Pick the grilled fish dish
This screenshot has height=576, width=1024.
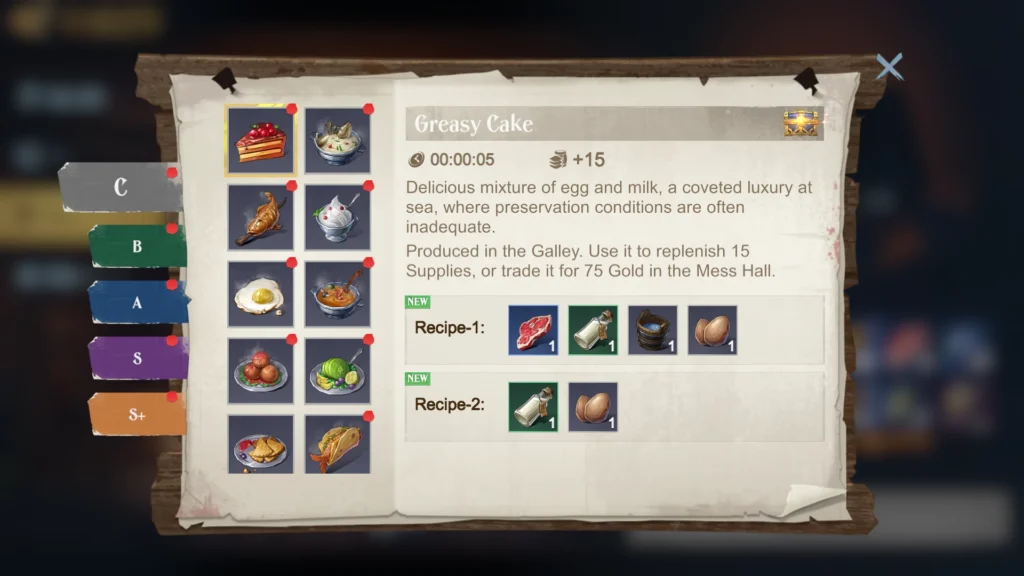260,217
